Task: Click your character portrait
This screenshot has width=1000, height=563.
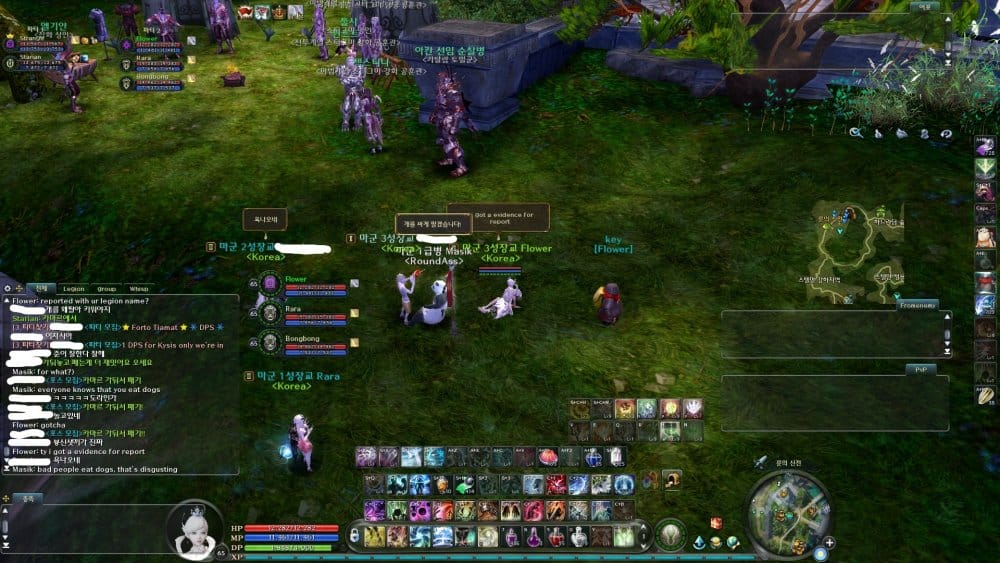Action: tap(194, 529)
